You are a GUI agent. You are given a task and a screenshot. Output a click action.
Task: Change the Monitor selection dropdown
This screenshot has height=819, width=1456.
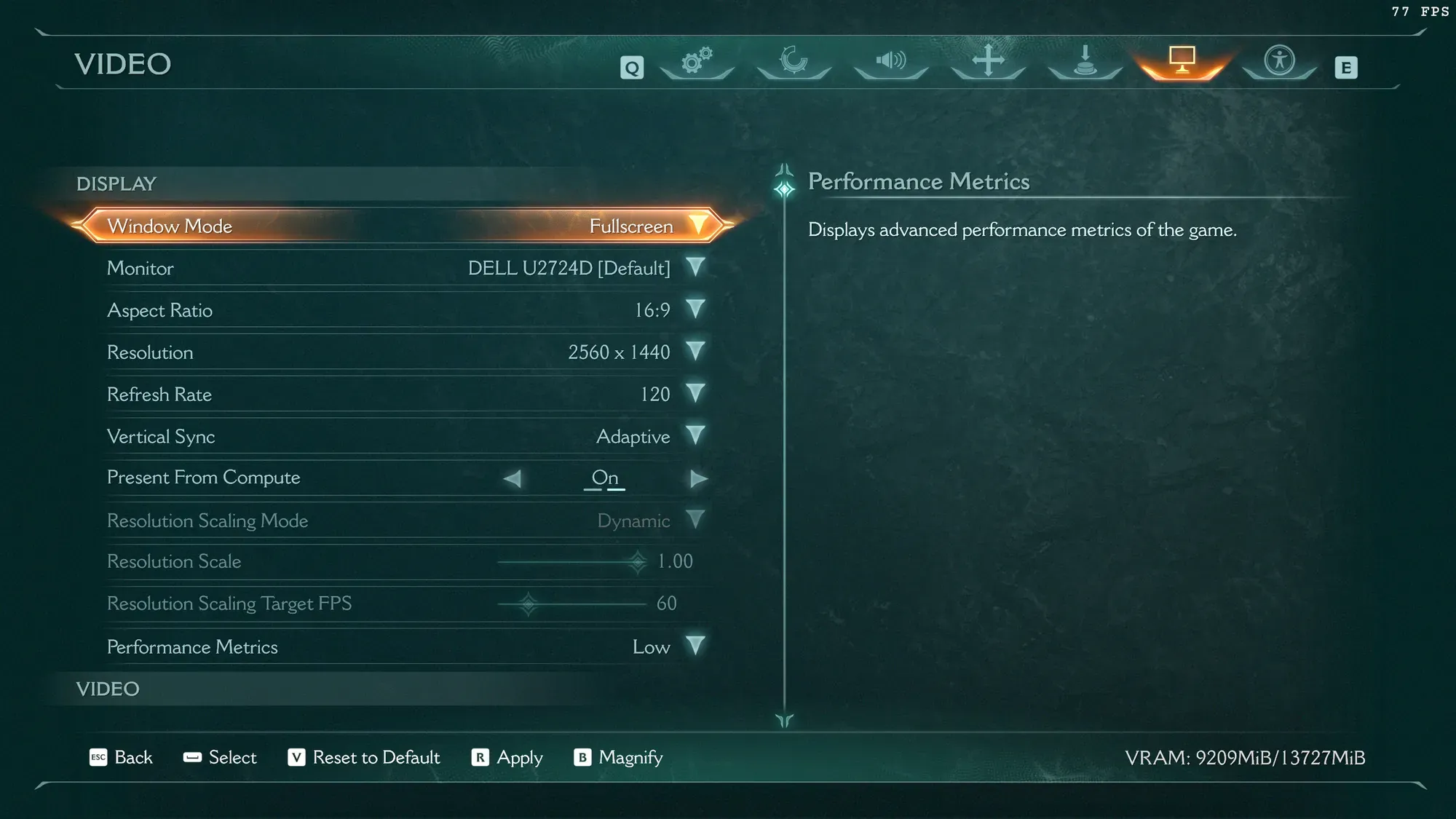click(x=695, y=267)
